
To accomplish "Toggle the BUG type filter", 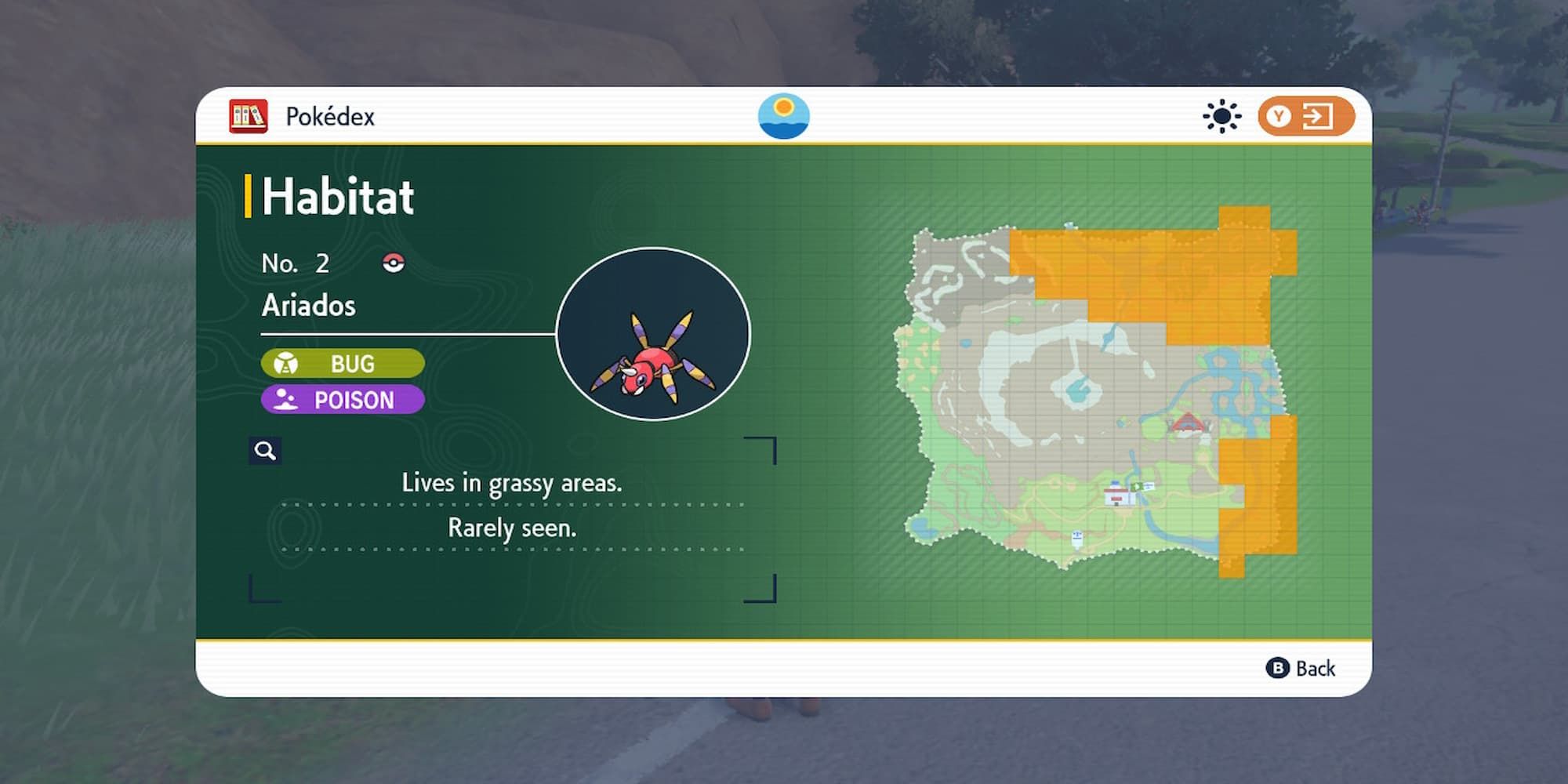I will (343, 363).
